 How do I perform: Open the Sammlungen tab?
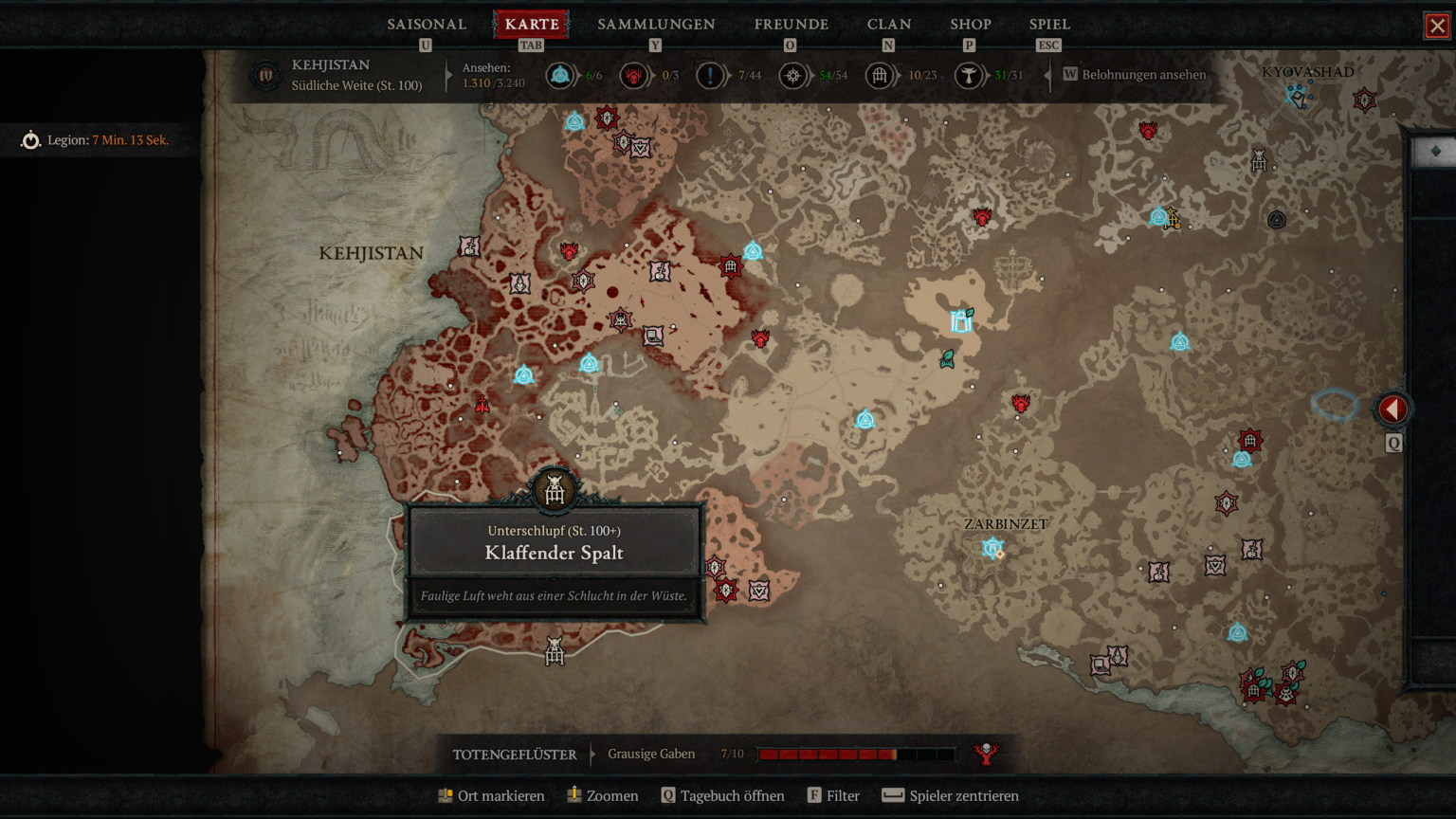click(x=656, y=25)
